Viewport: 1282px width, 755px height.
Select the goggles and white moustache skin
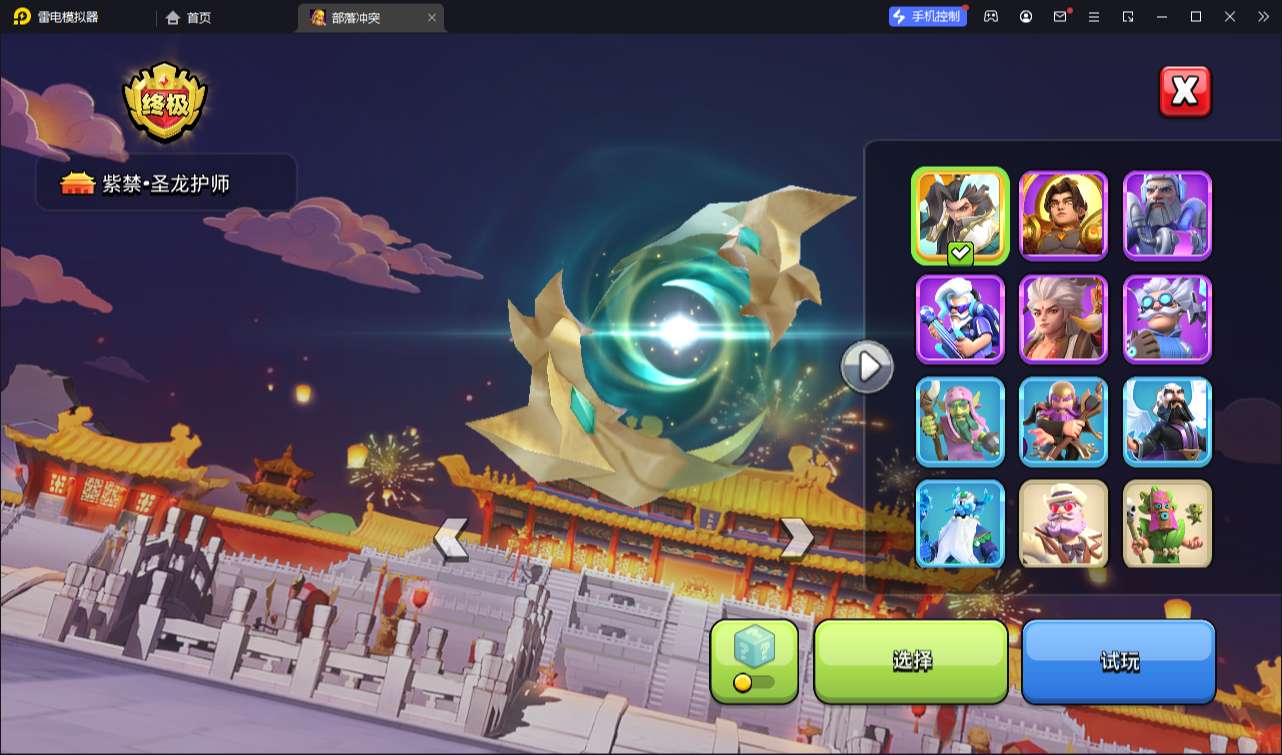click(x=1167, y=319)
